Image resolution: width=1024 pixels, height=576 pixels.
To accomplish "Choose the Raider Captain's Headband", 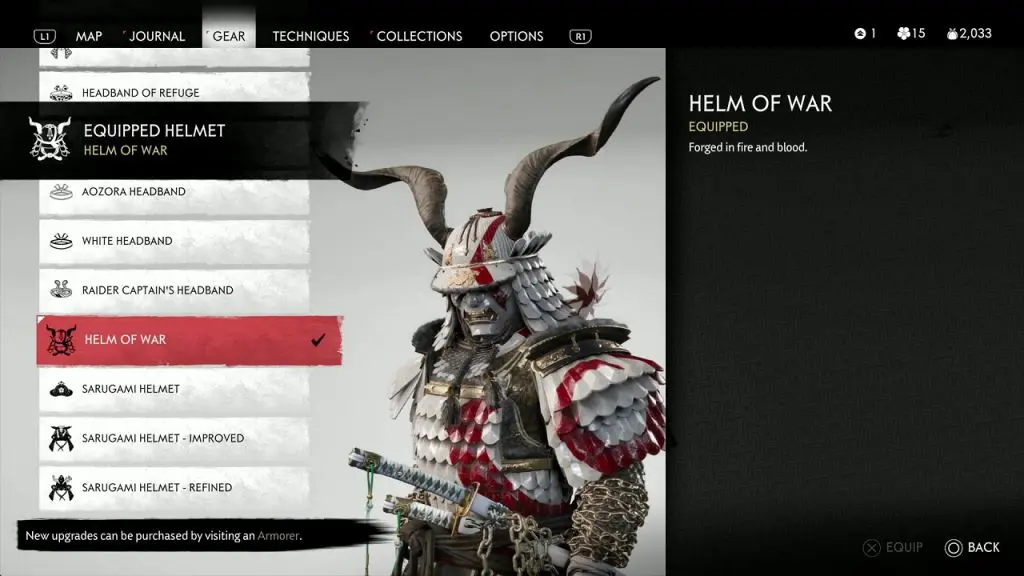I will [x=174, y=290].
